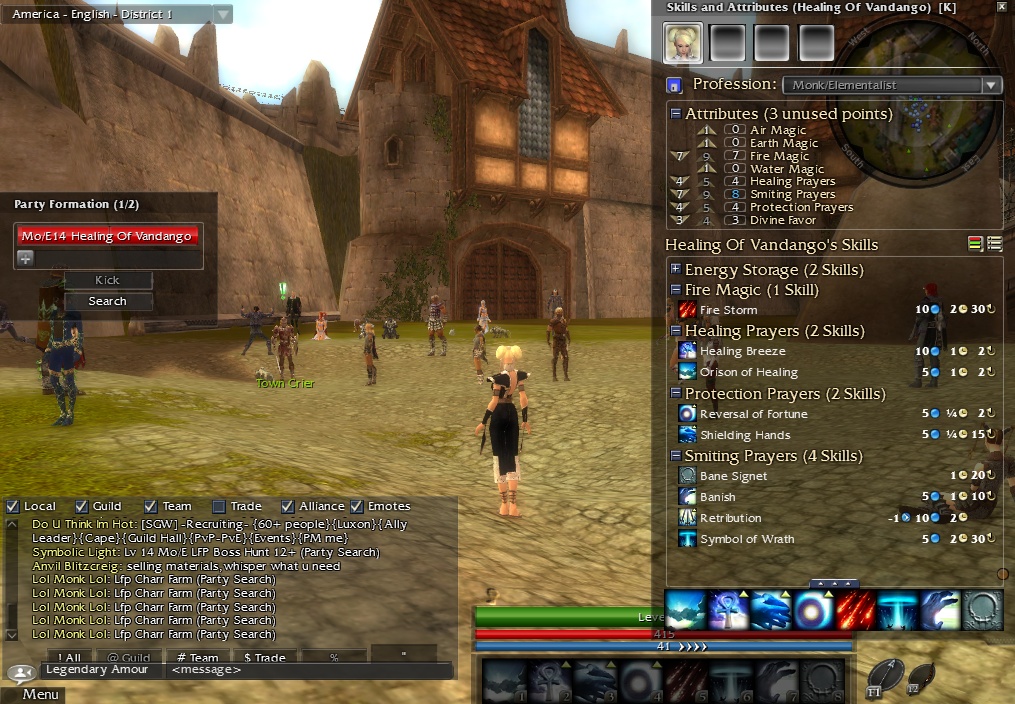This screenshot has height=704, width=1015.
Task: Toggle the Guild chat filter checkbox
Action: (82, 506)
